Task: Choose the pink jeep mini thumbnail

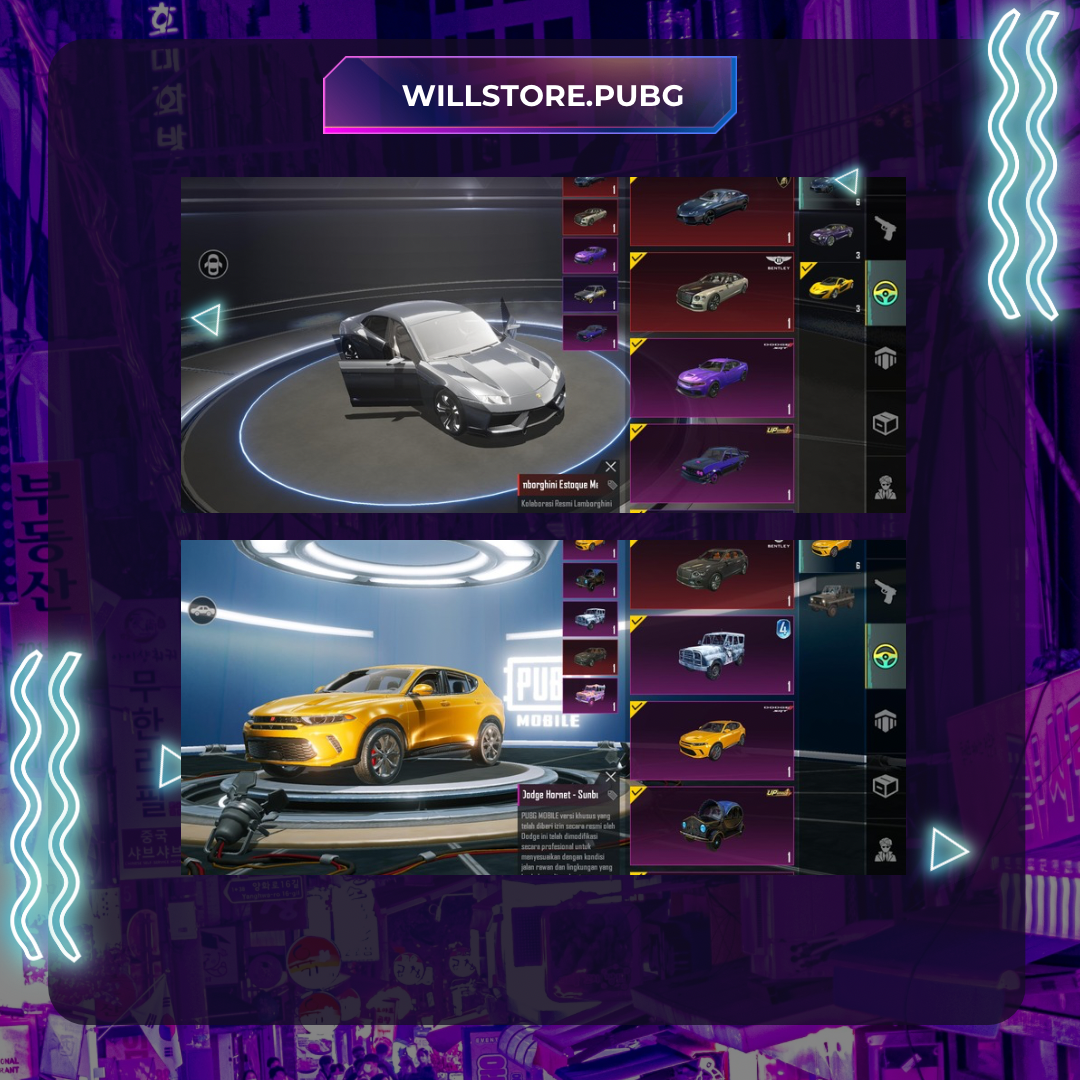Action: point(589,694)
